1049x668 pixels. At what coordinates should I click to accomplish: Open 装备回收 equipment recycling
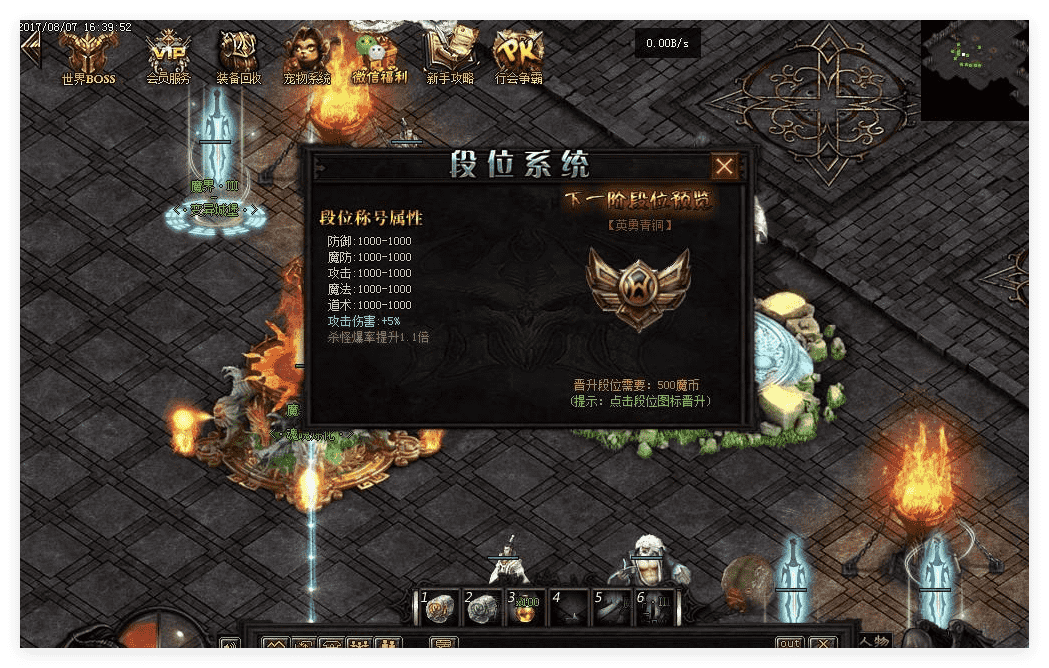[x=239, y=54]
